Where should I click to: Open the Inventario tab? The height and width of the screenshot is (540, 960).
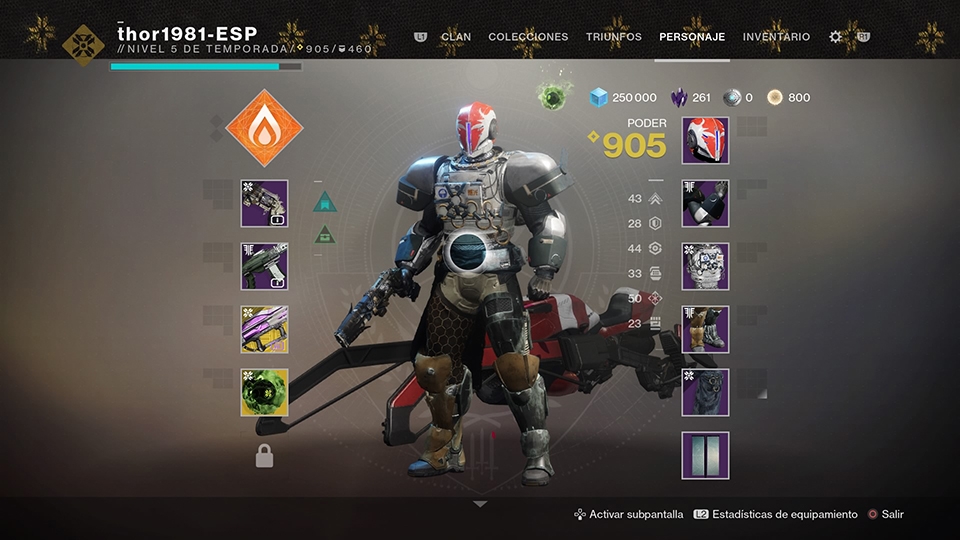point(776,37)
